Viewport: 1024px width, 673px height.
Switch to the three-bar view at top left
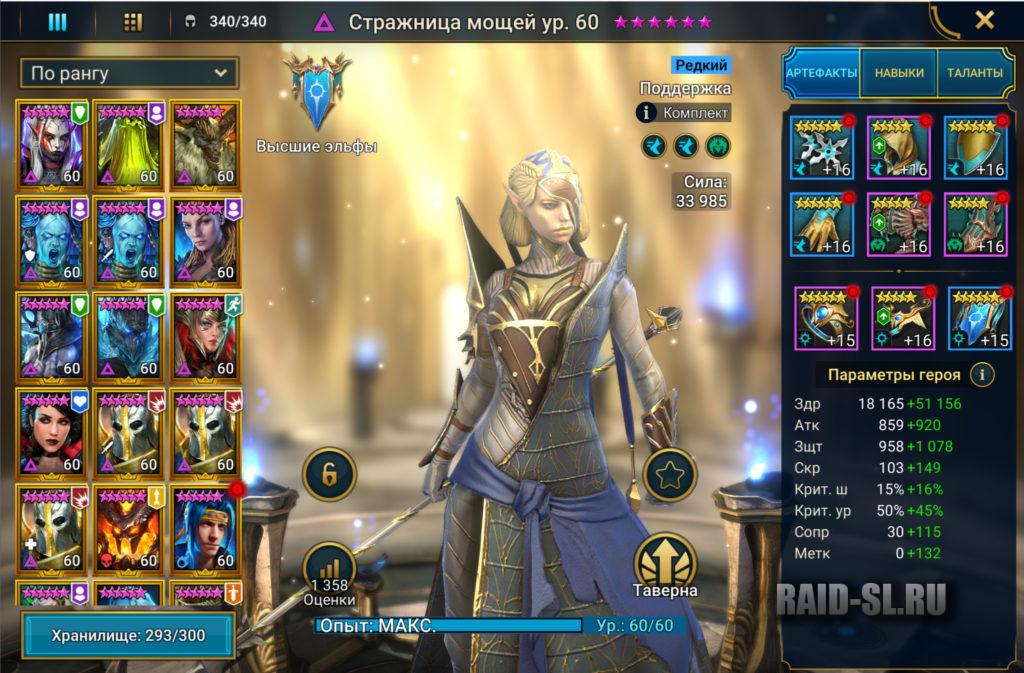pyautogui.click(x=57, y=21)
